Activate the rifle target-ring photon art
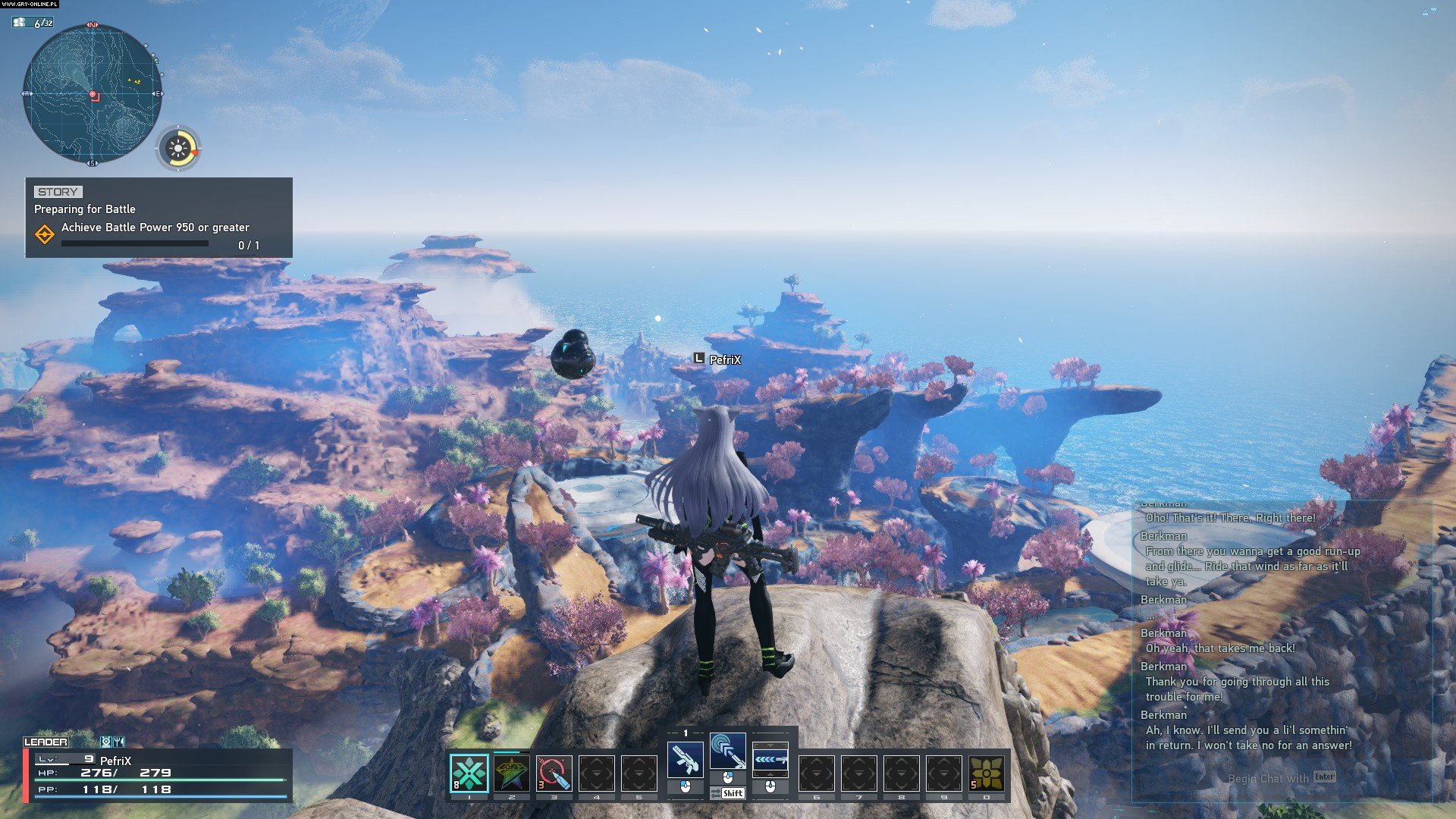Image resolution: width=1456 pixels, height=819 pixels. (727, 751)
